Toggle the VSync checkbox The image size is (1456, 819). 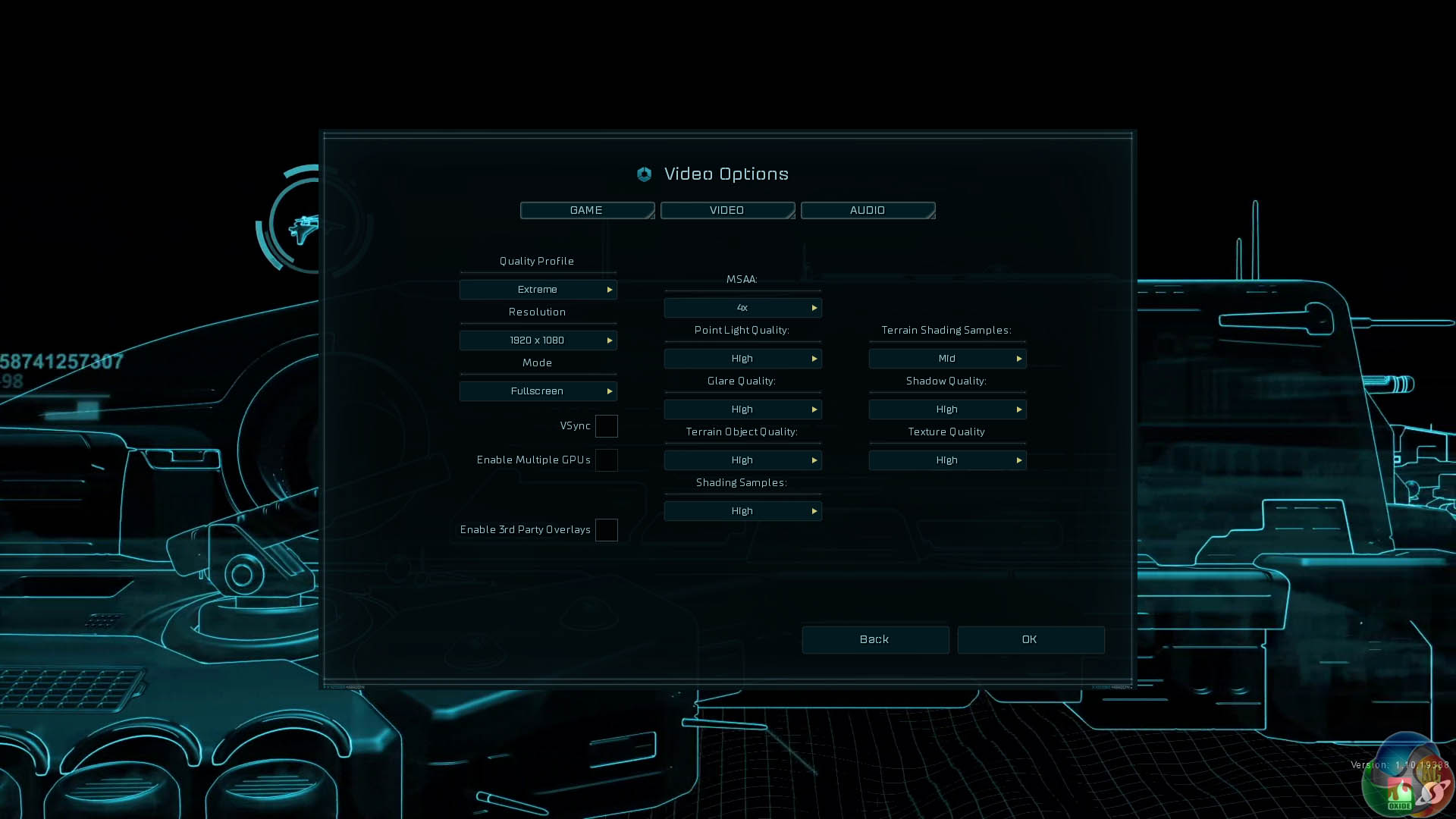click(x=606, y=426)
